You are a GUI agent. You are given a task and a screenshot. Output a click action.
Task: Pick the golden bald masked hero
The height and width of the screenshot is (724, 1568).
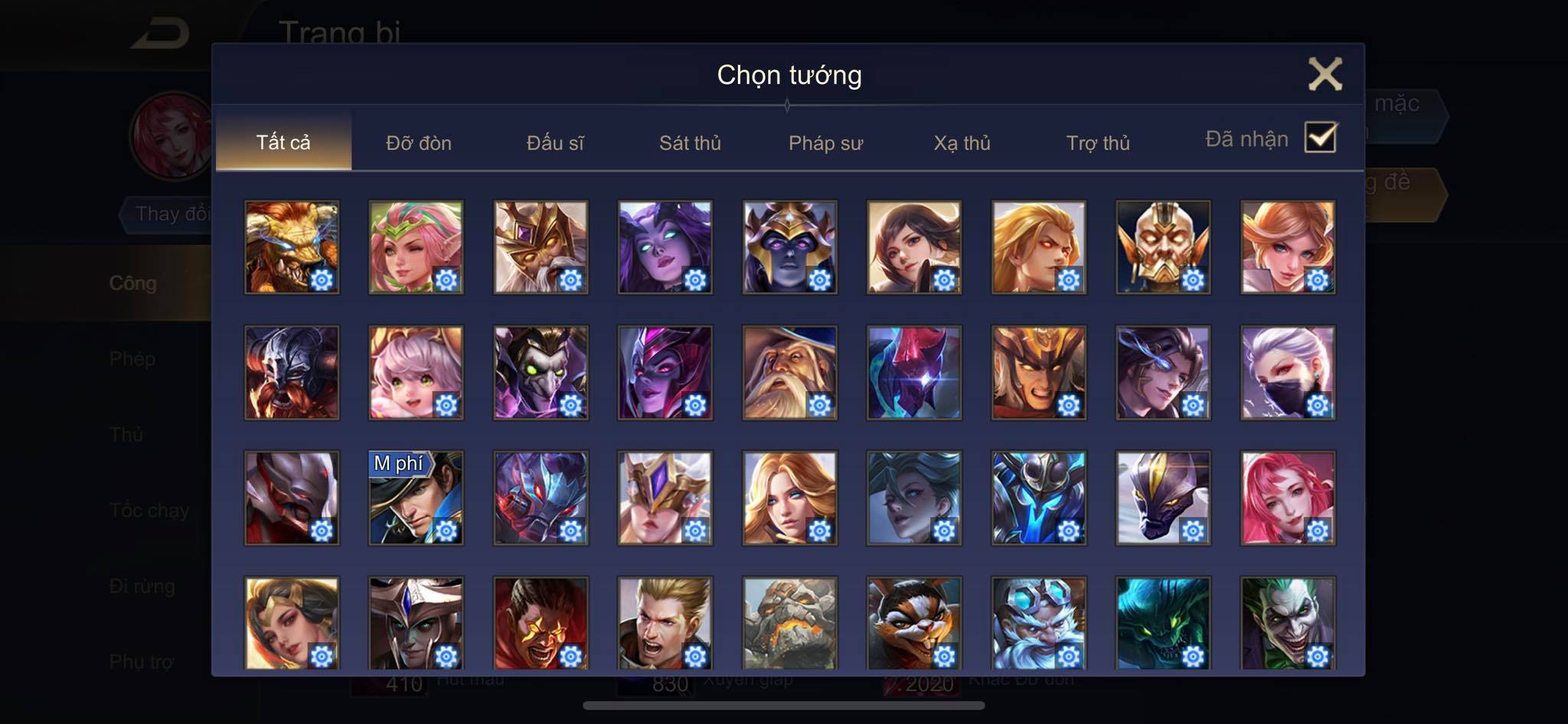click(1163, 247)
